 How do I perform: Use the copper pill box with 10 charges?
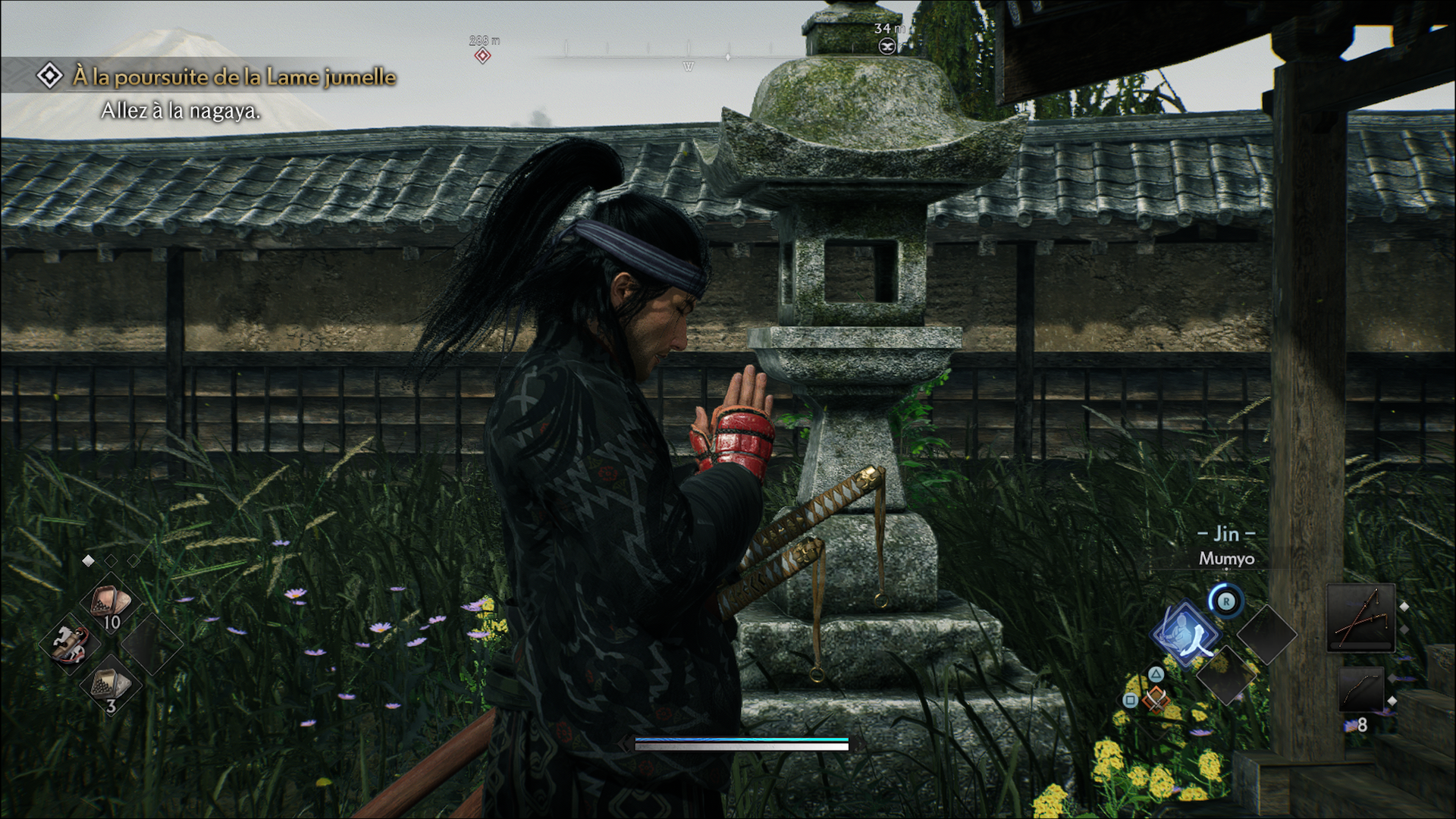coord(111,604)
